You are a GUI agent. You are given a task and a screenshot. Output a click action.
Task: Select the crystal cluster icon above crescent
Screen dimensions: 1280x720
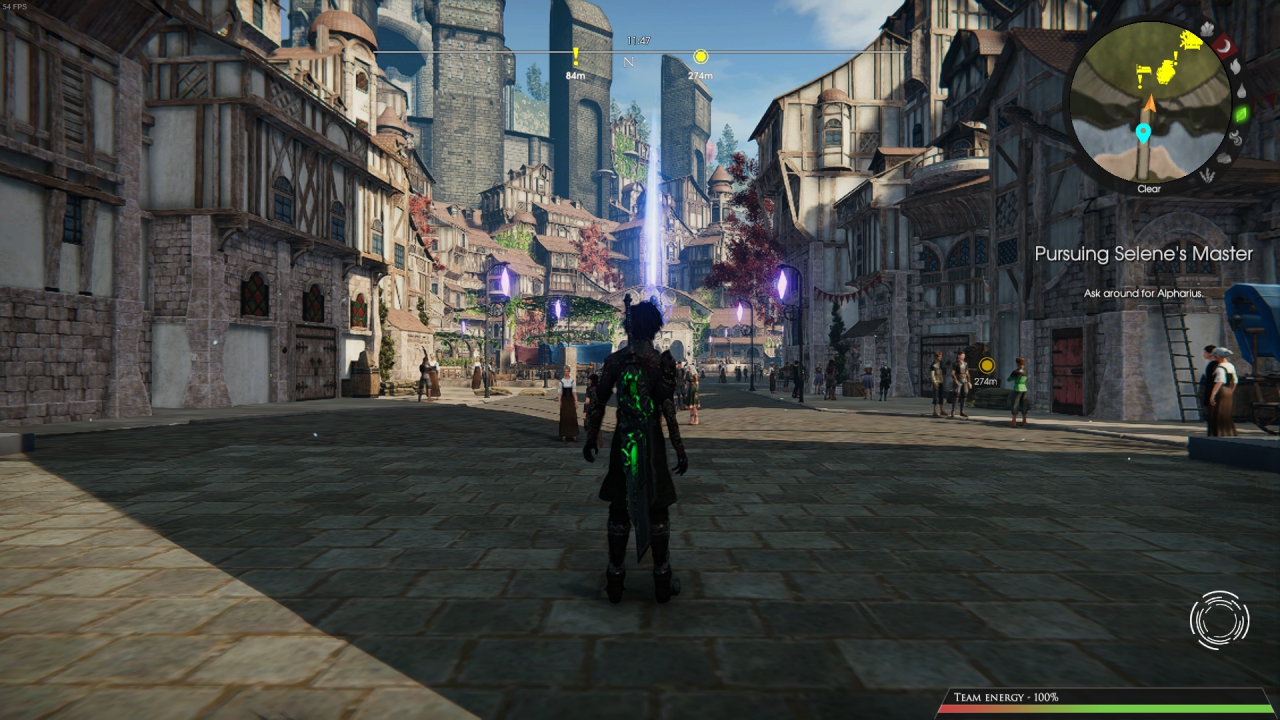click(x=1205, y=29)
